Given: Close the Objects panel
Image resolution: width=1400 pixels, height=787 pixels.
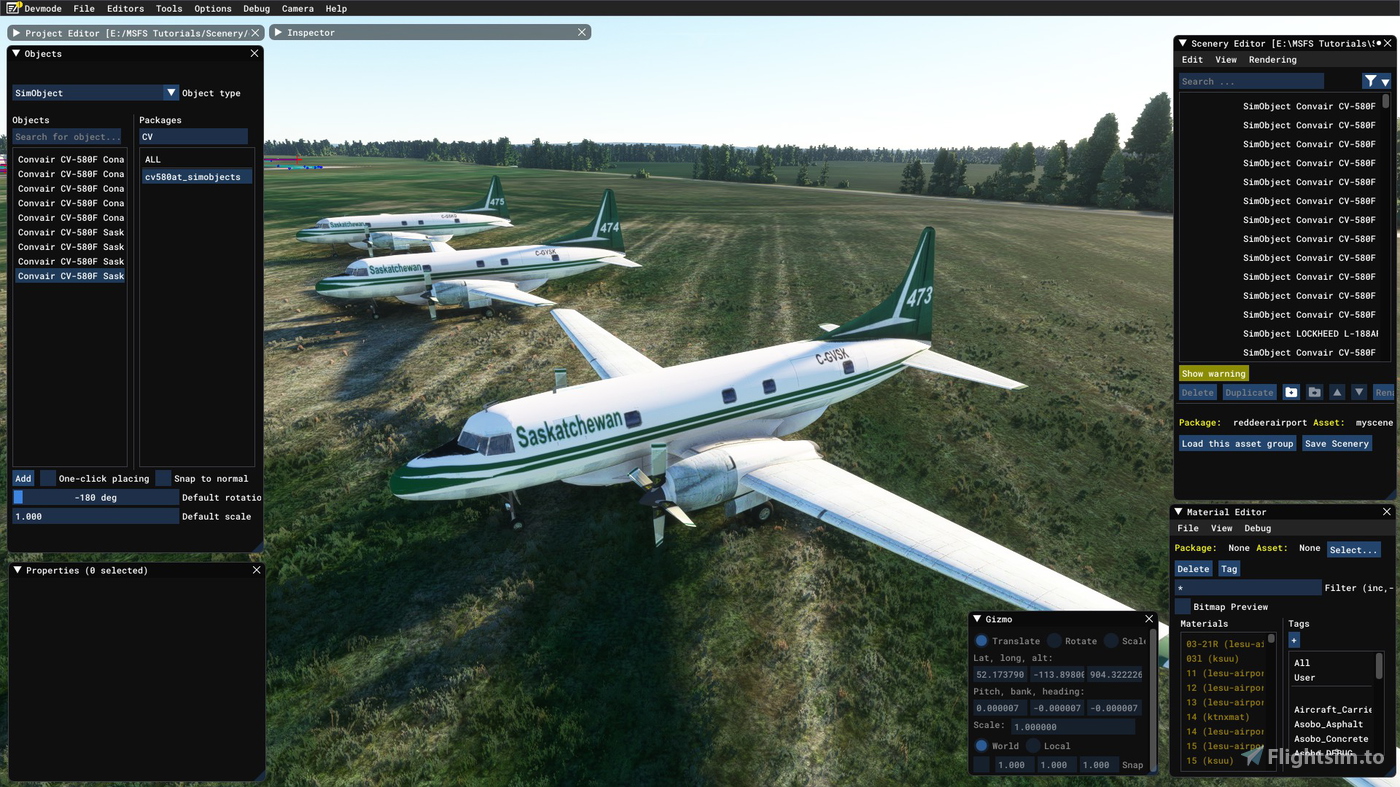Looking at the screenshot, I should pyautogui.click(x=254, y=54).
